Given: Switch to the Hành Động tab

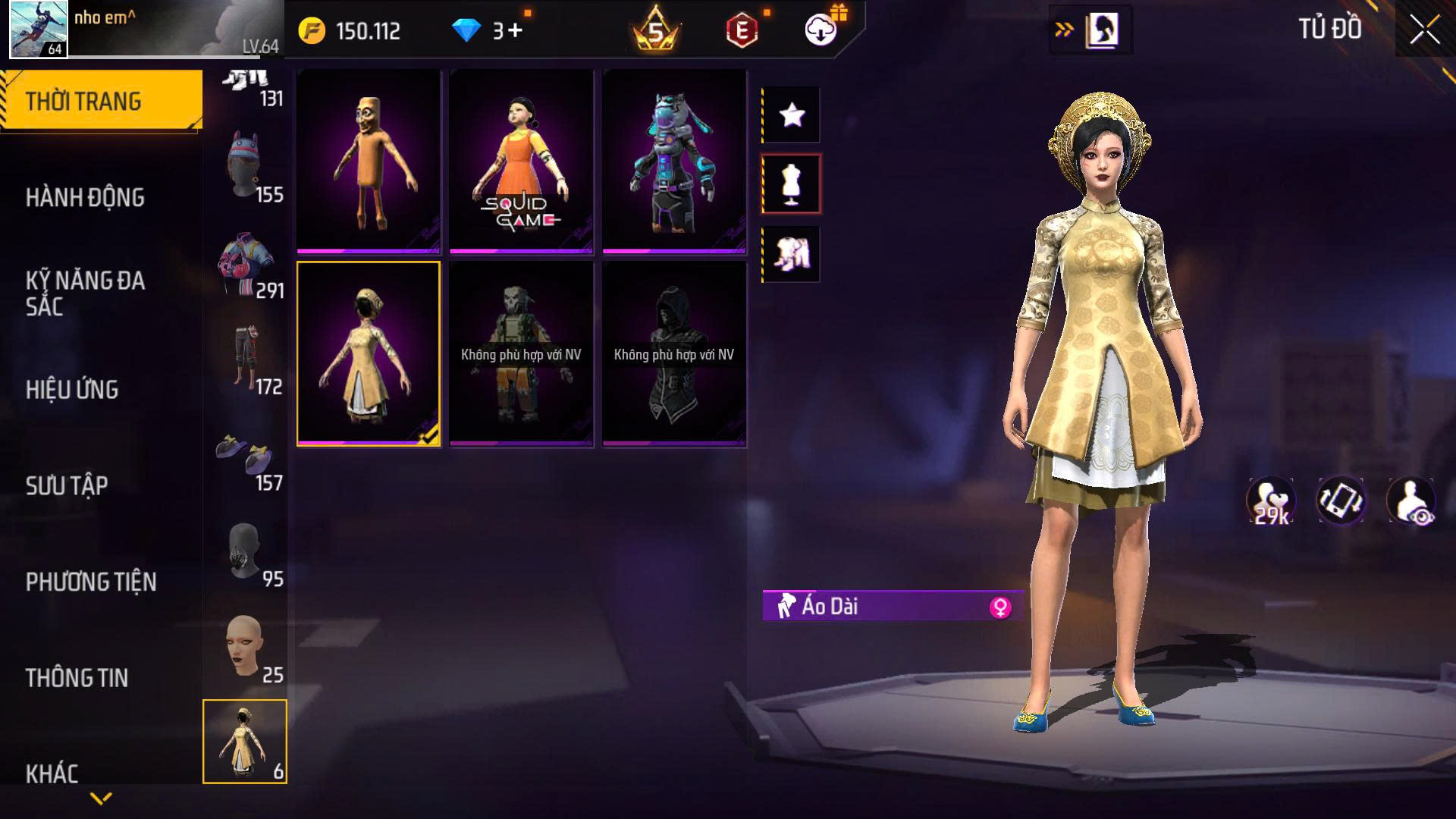Looking at the screenshot, I should tap(85, 198).
